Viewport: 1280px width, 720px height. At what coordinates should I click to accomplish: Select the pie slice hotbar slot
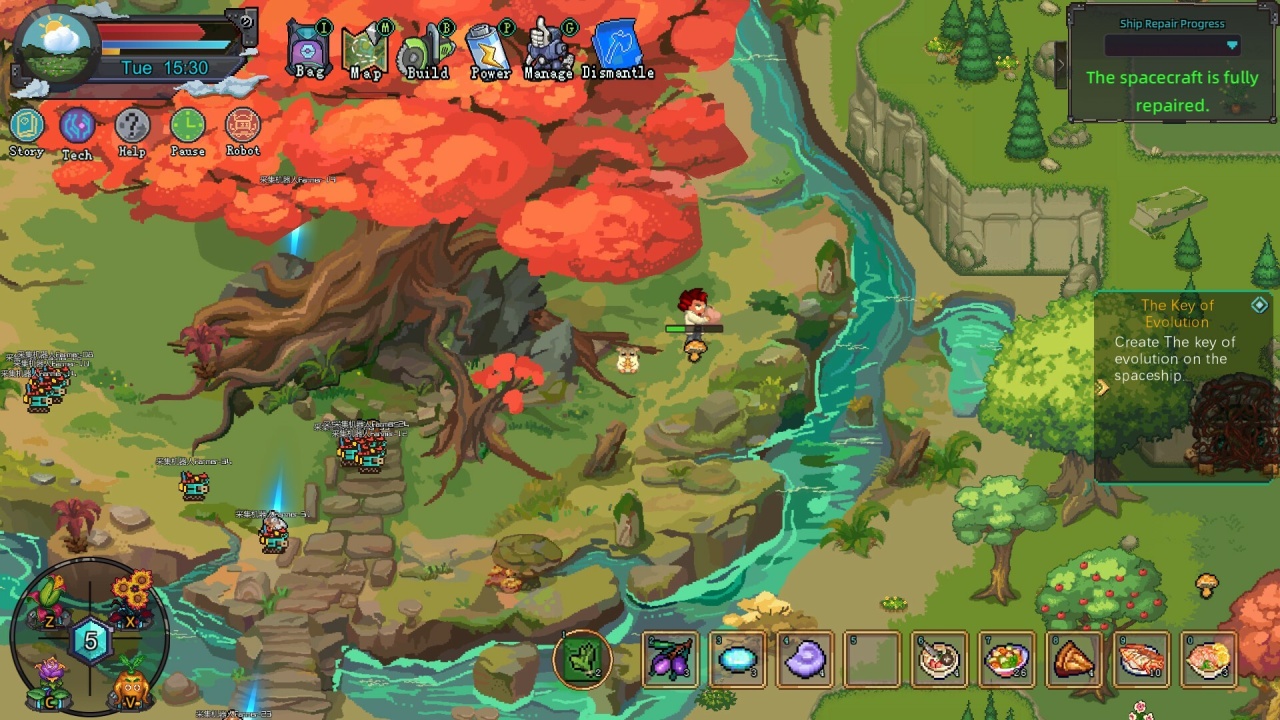1075,660
